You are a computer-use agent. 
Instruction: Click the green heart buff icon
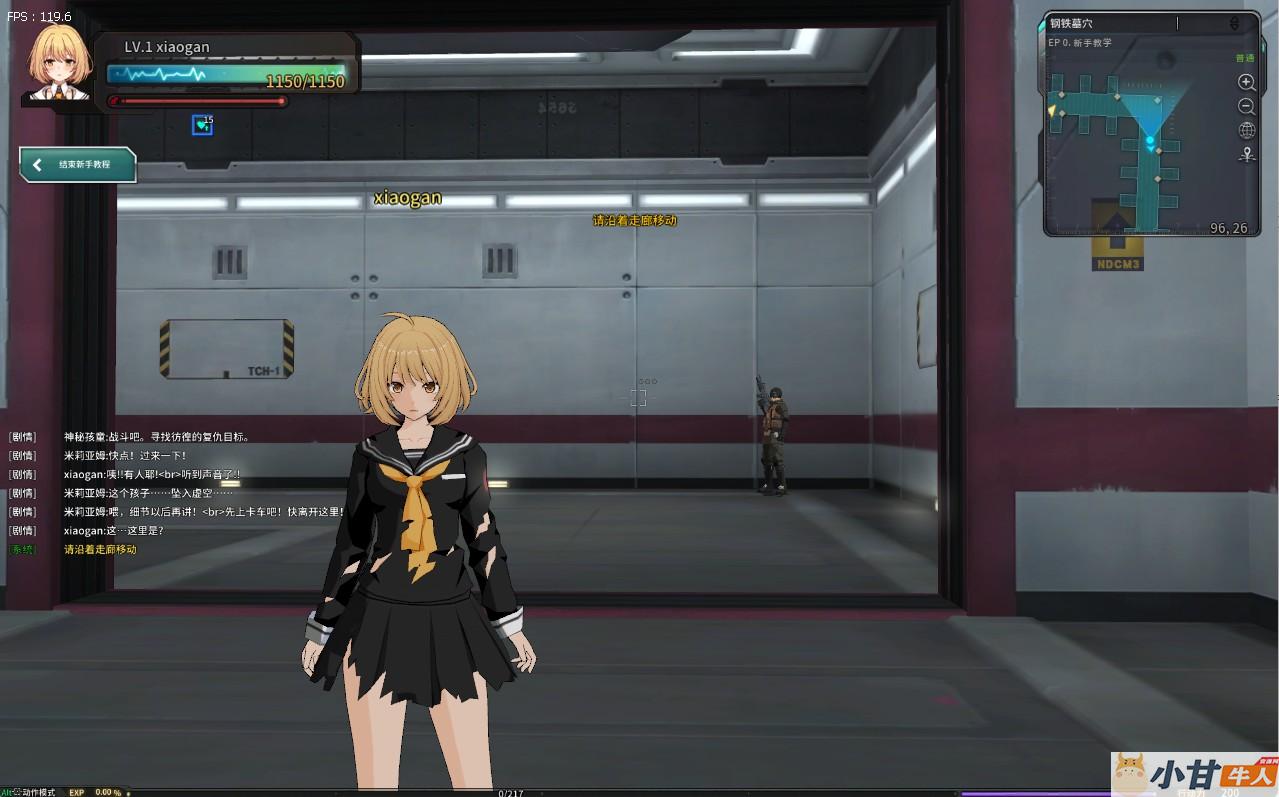click(x=202, y=125)
